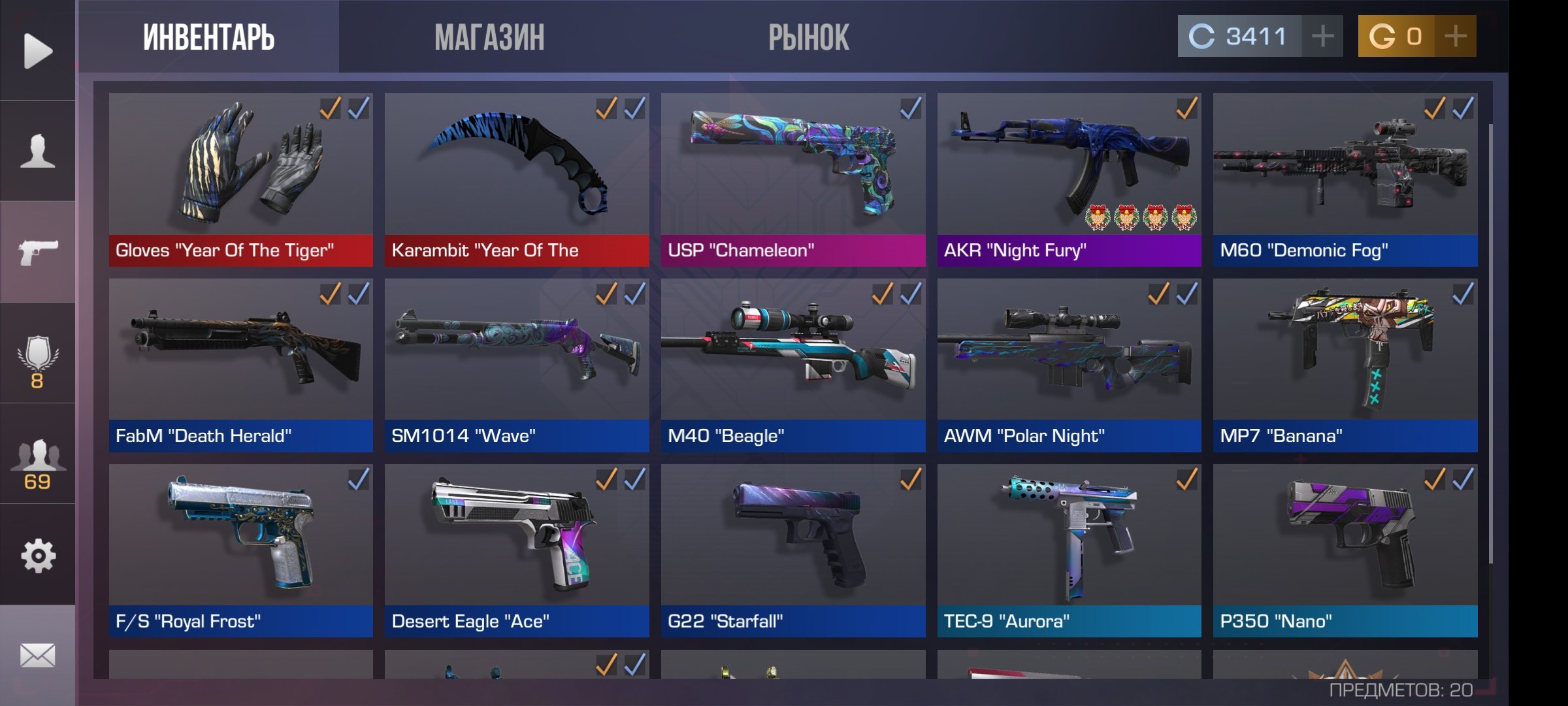
Task: Add more silver coins with plus button
Action: tap(1322, 36)
